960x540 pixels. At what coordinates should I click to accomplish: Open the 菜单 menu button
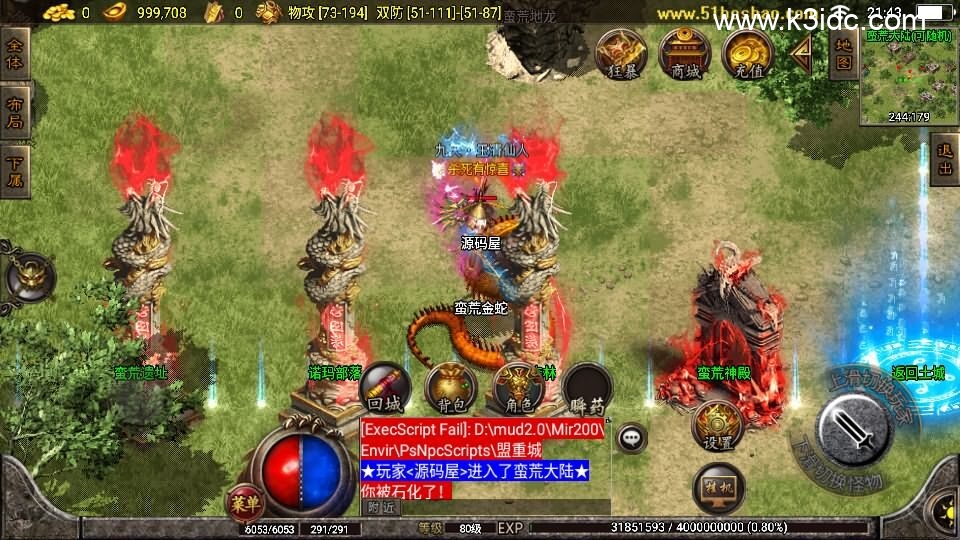point(244,499)
